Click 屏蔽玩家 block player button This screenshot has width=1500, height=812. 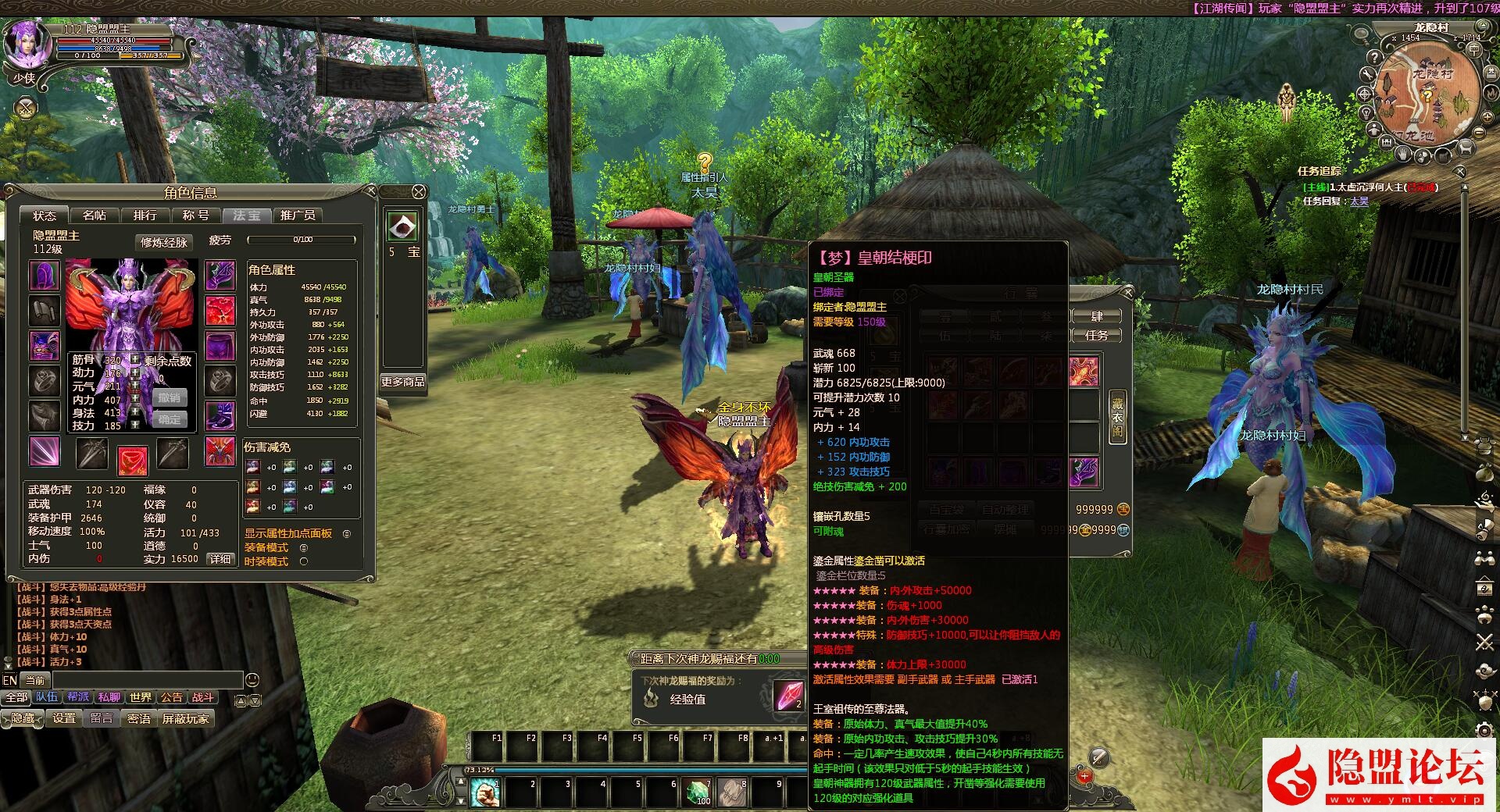(185, 718)
